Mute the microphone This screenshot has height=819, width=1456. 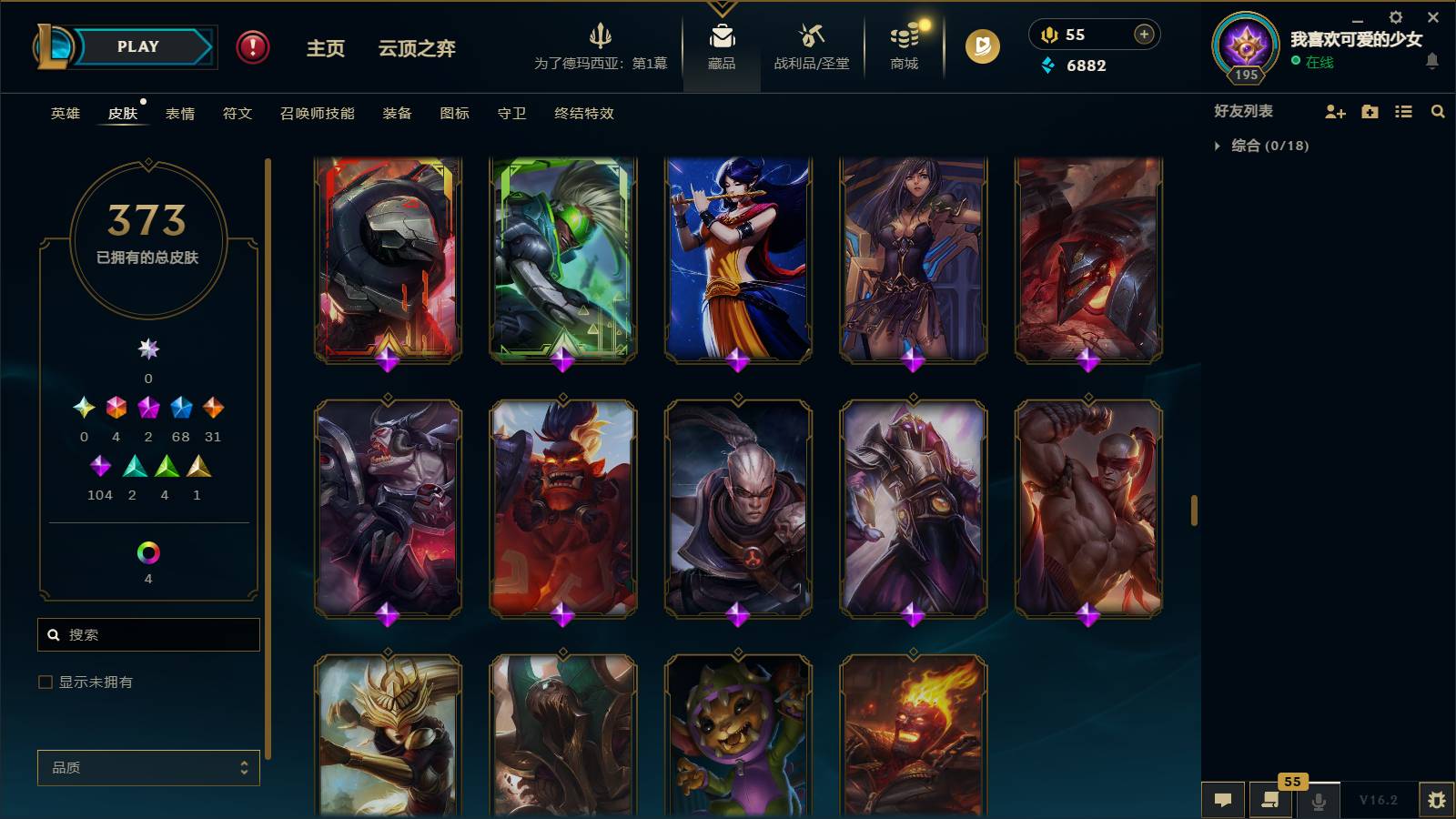click(1318, 799)
